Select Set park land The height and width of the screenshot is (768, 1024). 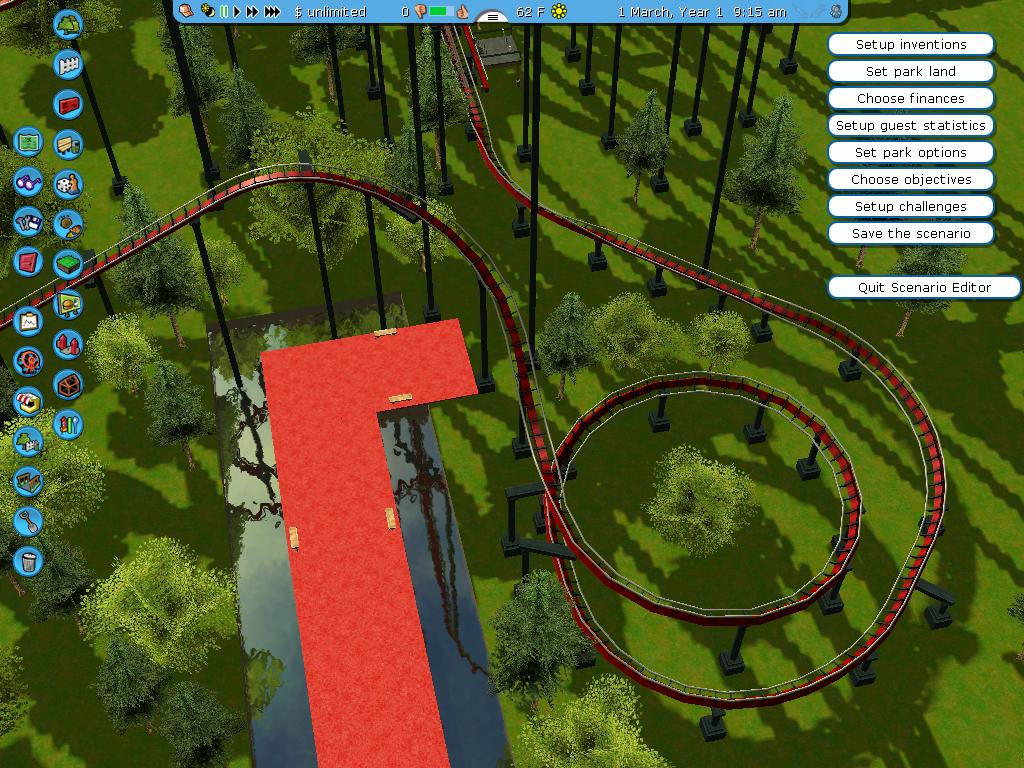pos(911,72)
